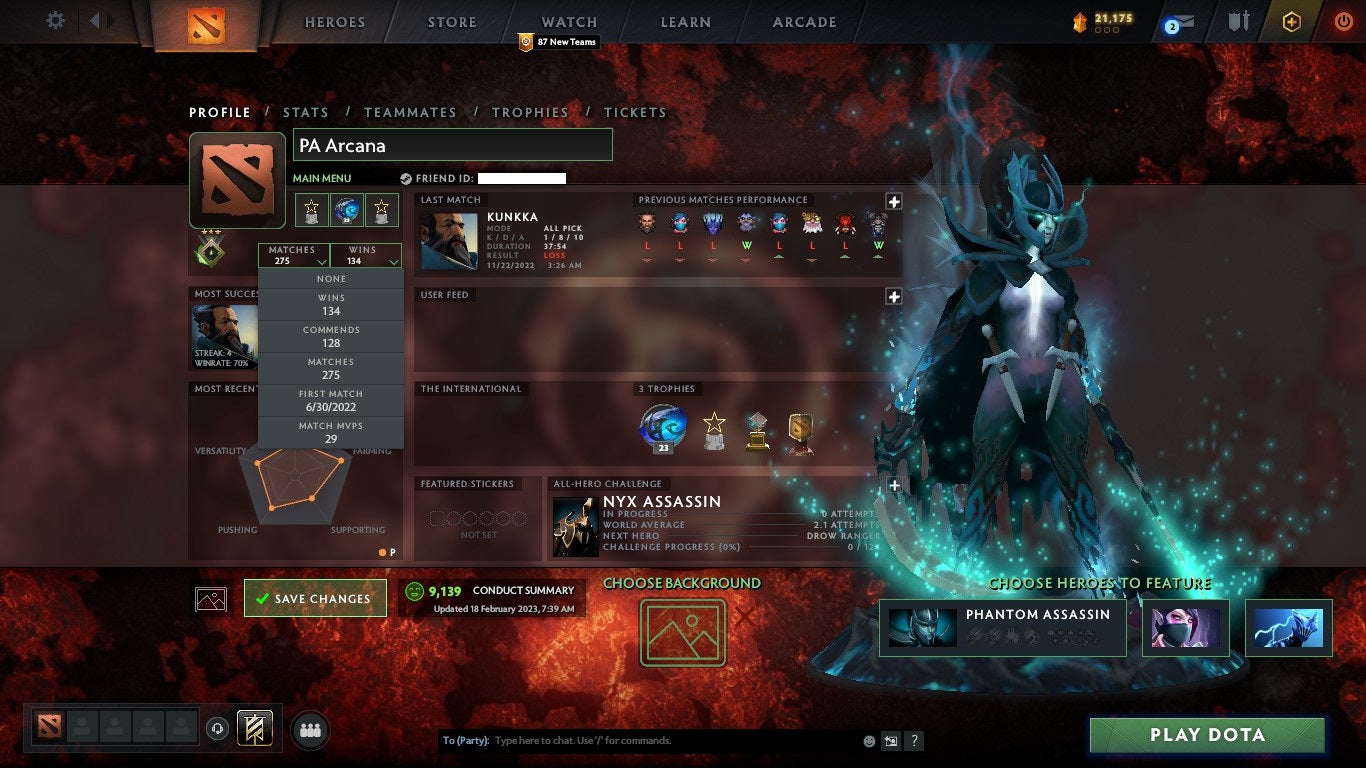1366x768 pixels.
Task: Select the WINS stat in the open dropdown
Action: [330, 304]
